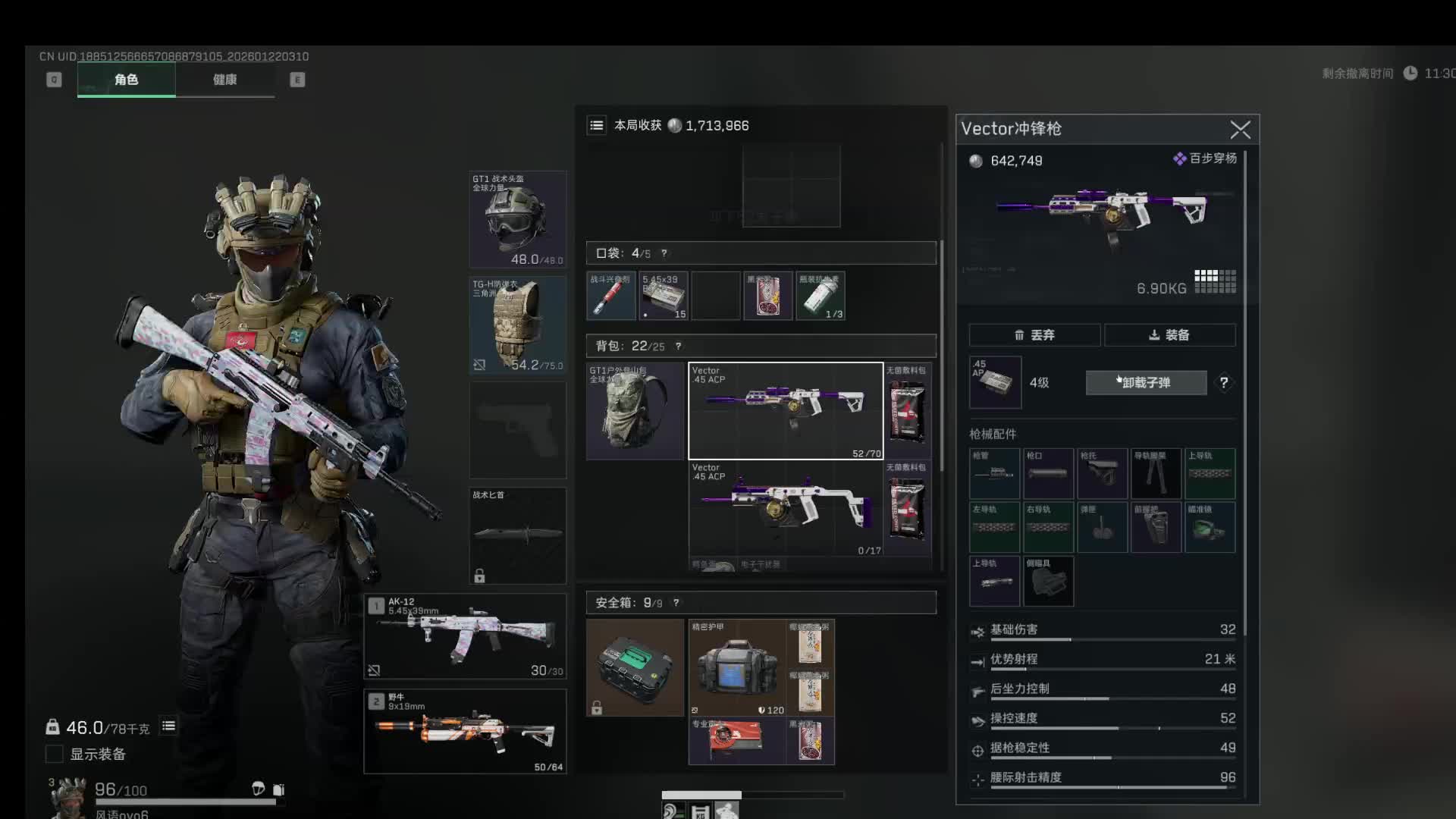Select the 野牛 9x19mm weapon slot
The width and height of the screenshot is (1456, 819).
pos(466,731)
